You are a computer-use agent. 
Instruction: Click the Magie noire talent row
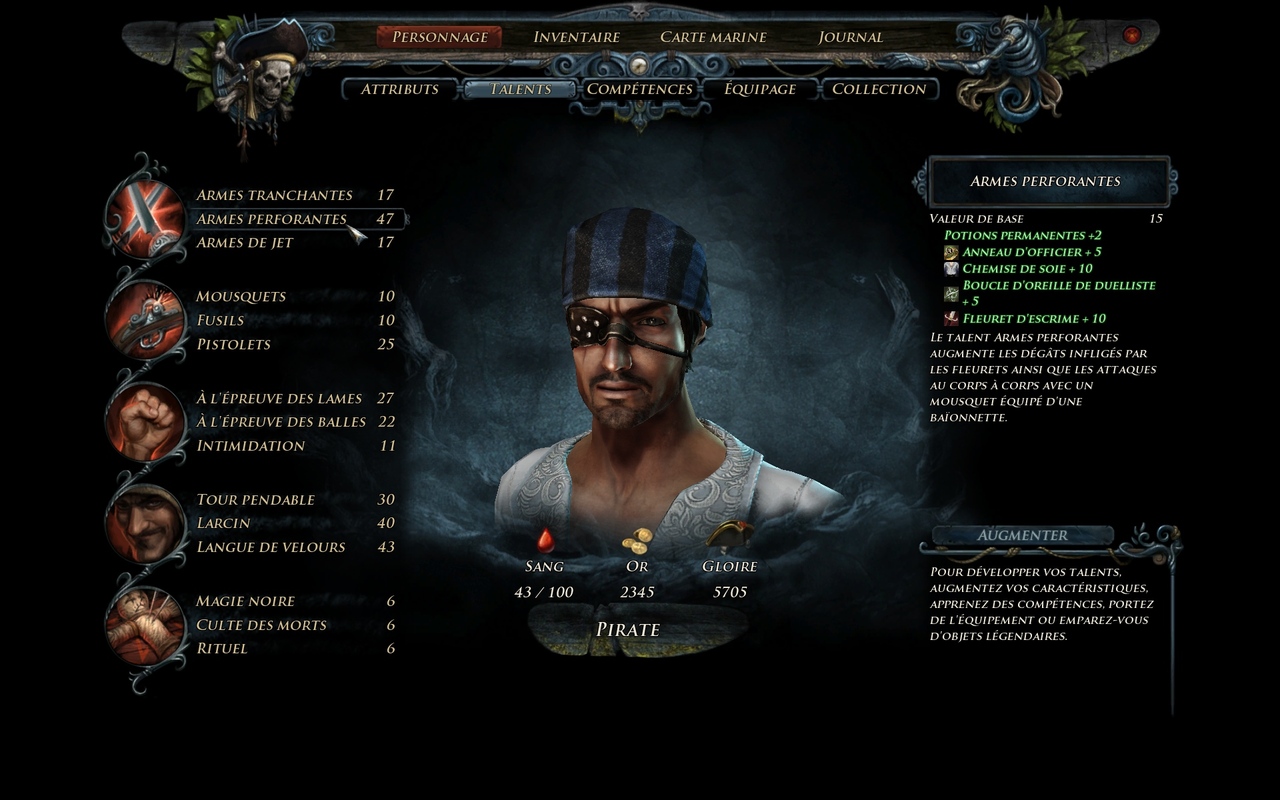click(246, 601)
